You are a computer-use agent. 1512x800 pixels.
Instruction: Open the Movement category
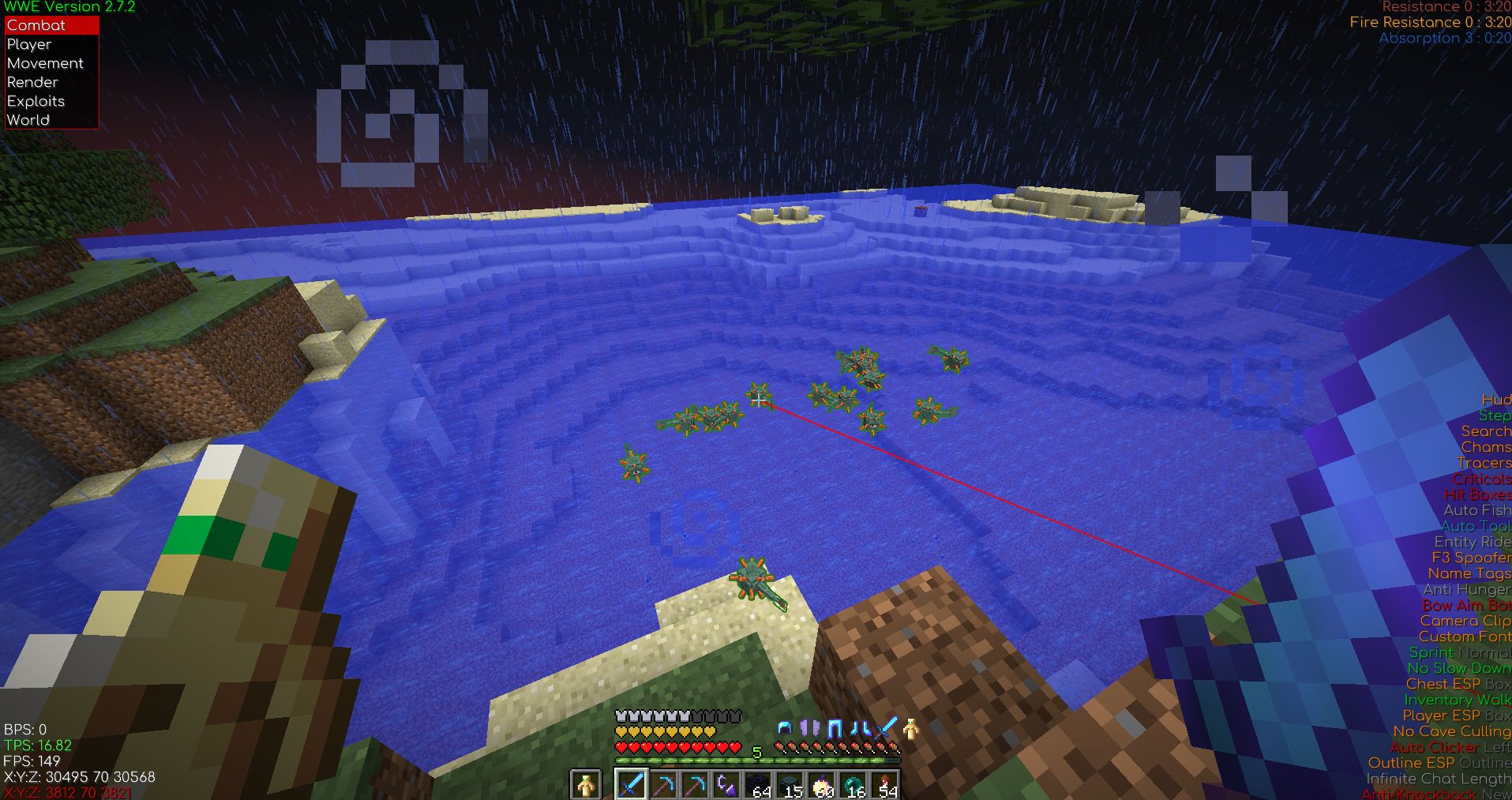(x=44, y=63)
